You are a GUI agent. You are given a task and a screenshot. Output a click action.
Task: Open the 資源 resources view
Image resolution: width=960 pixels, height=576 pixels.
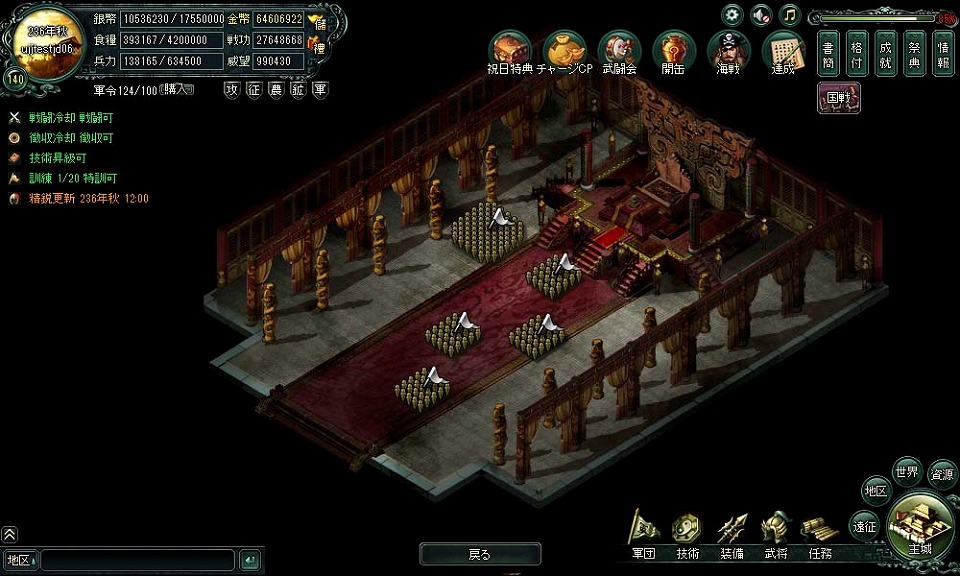[942, 475]
